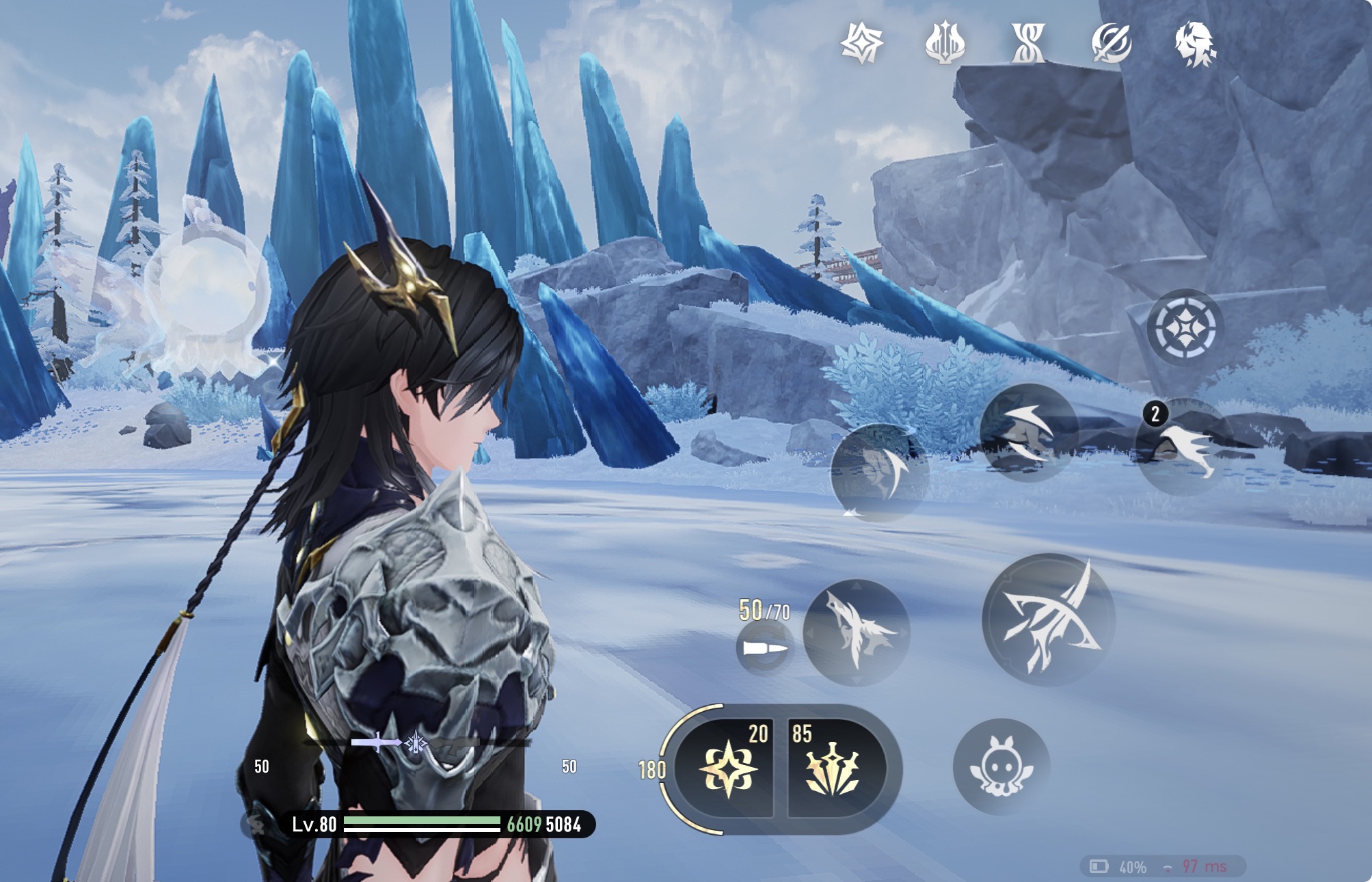The width and height of the screenshot is (1372, 882).
Task: Use the jagged blade weapon skill
Action: [x=856, y=632]
